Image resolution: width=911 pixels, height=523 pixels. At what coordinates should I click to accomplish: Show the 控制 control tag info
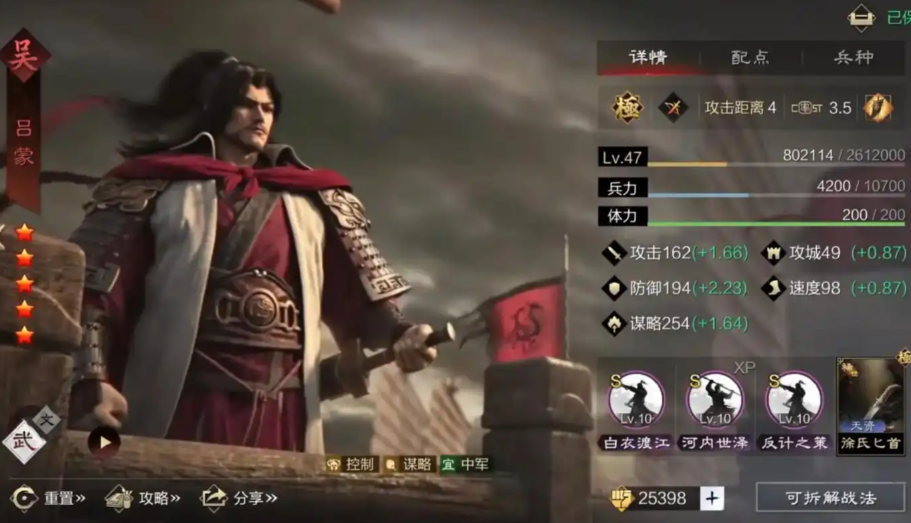[x=350, y=464]
